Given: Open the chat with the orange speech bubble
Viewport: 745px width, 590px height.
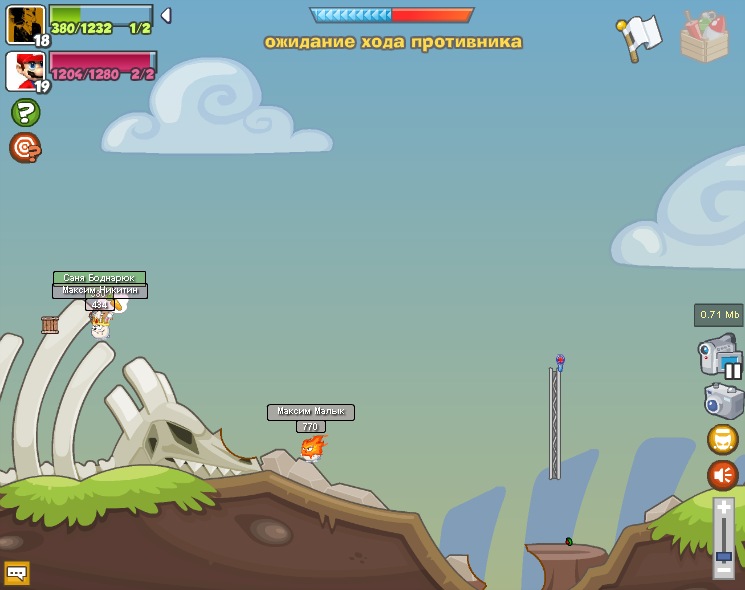Looking at the screenshot, I should tap(17, 573).
